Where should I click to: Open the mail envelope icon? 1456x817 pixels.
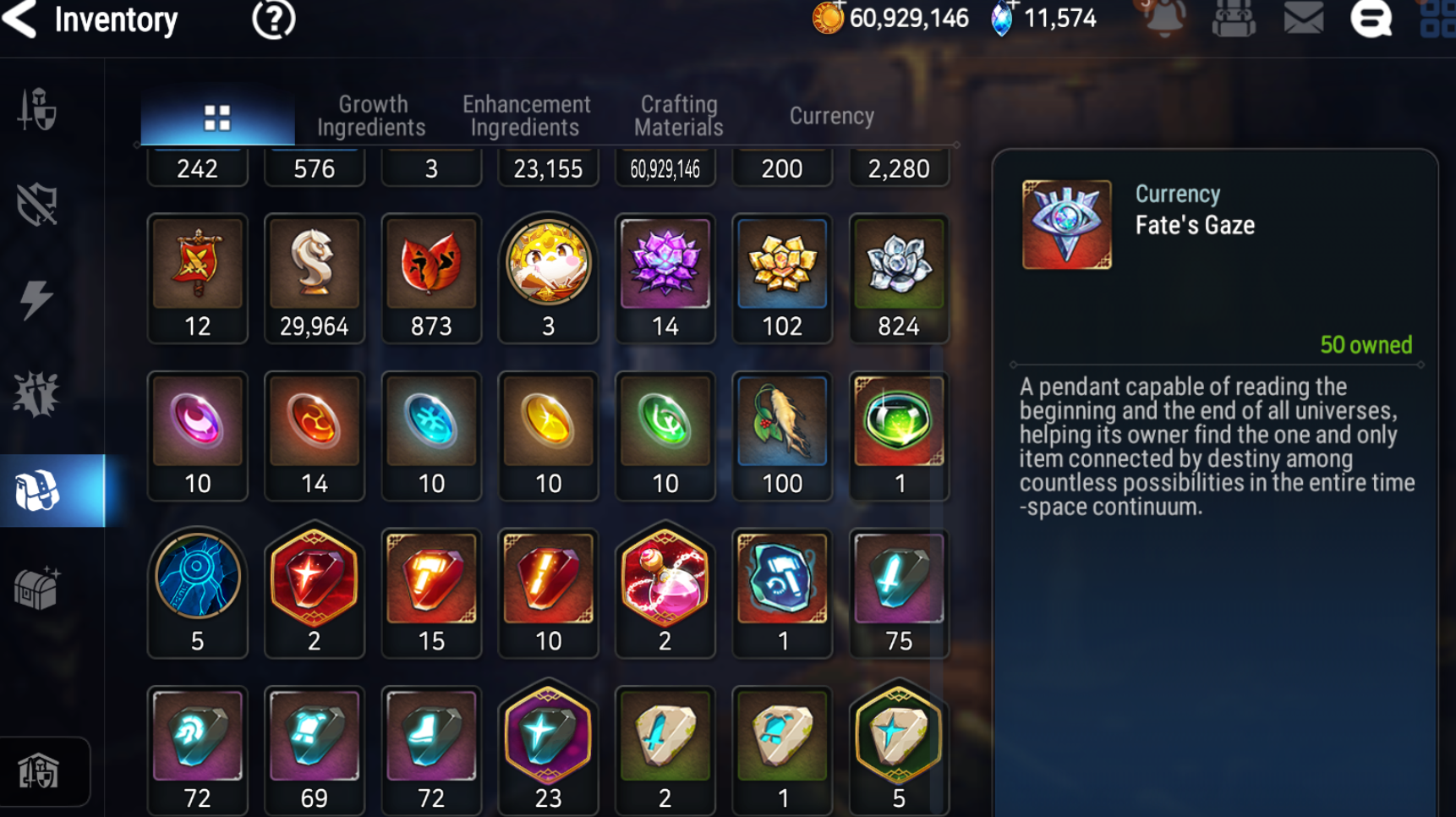point(1303,19)
